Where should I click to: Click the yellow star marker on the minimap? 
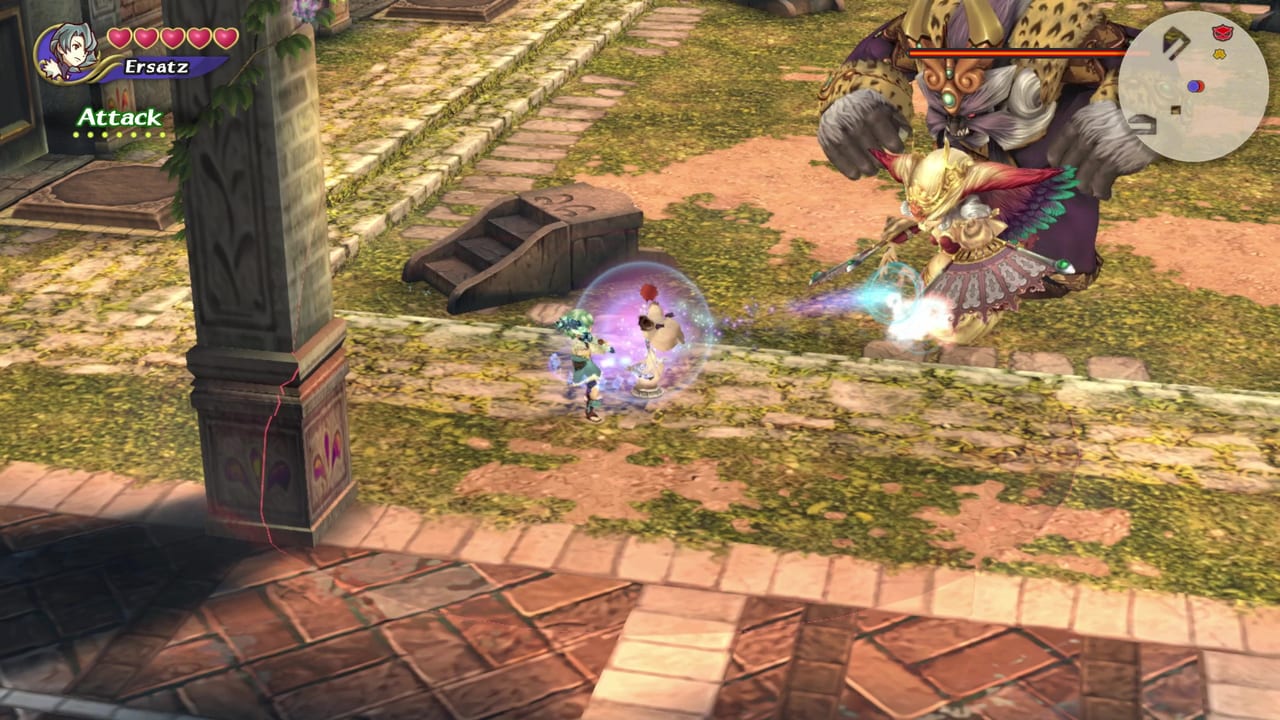point(1218,53)
